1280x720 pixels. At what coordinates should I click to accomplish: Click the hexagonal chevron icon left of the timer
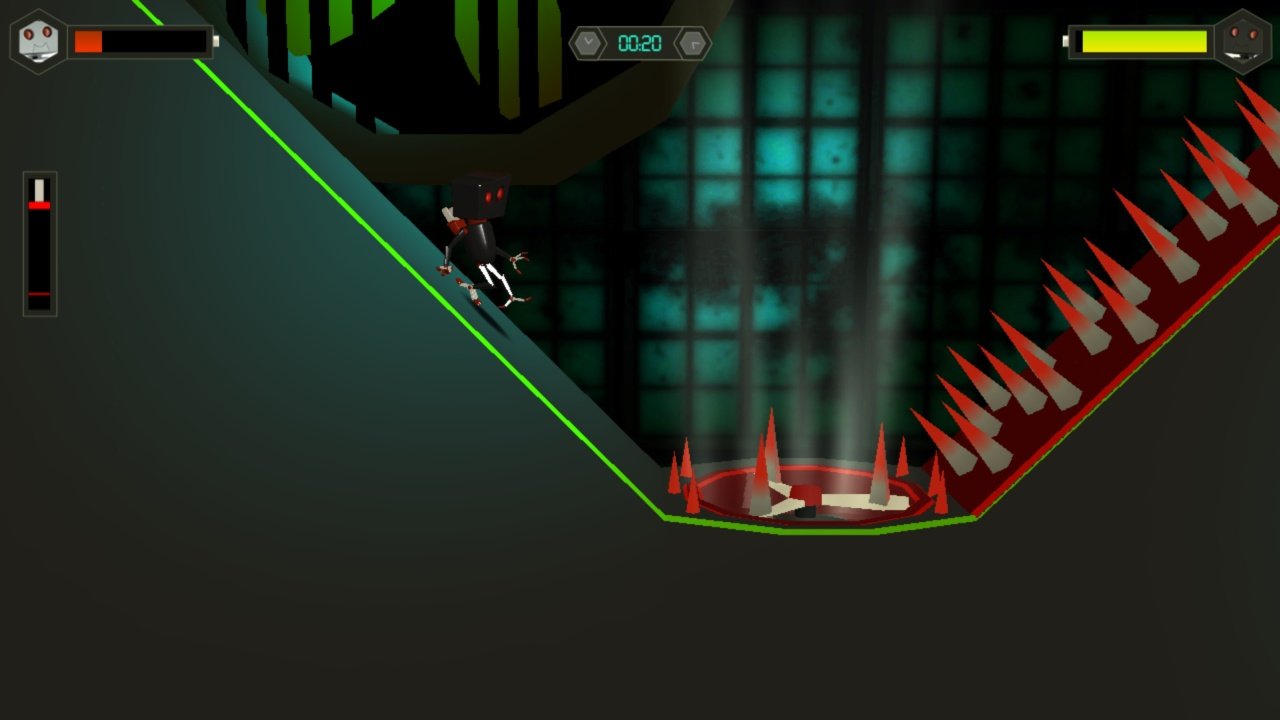pyautogui.click(x=589, y=42)
